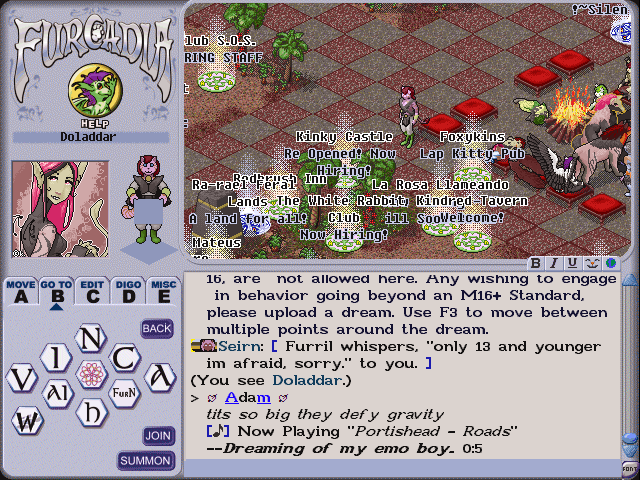Viewport: 640px width, 480px height.
Task: Switch to the MOVE A tab
Action: point(21,291)
